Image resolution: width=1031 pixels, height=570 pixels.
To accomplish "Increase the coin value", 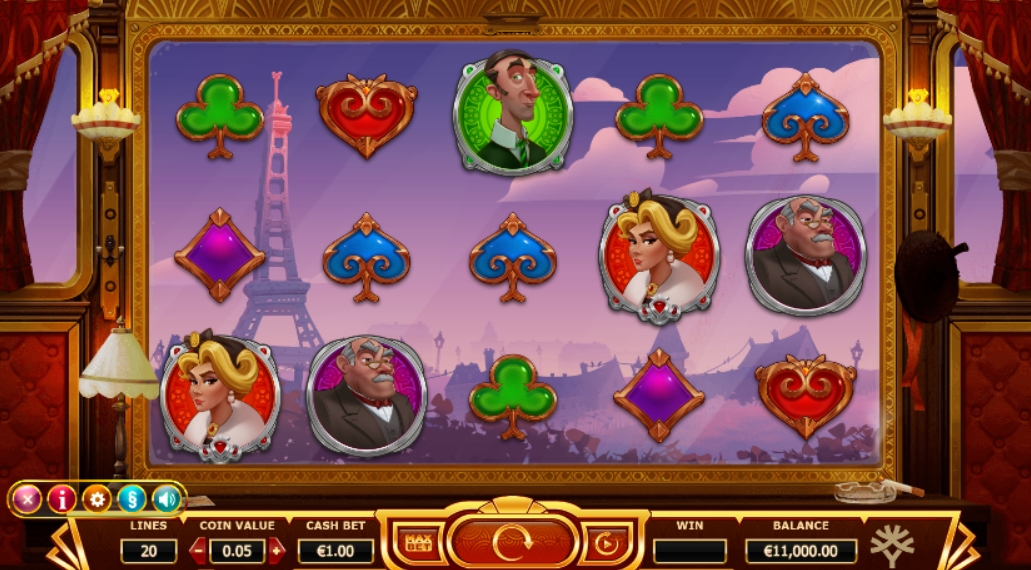I will (276, 551).
